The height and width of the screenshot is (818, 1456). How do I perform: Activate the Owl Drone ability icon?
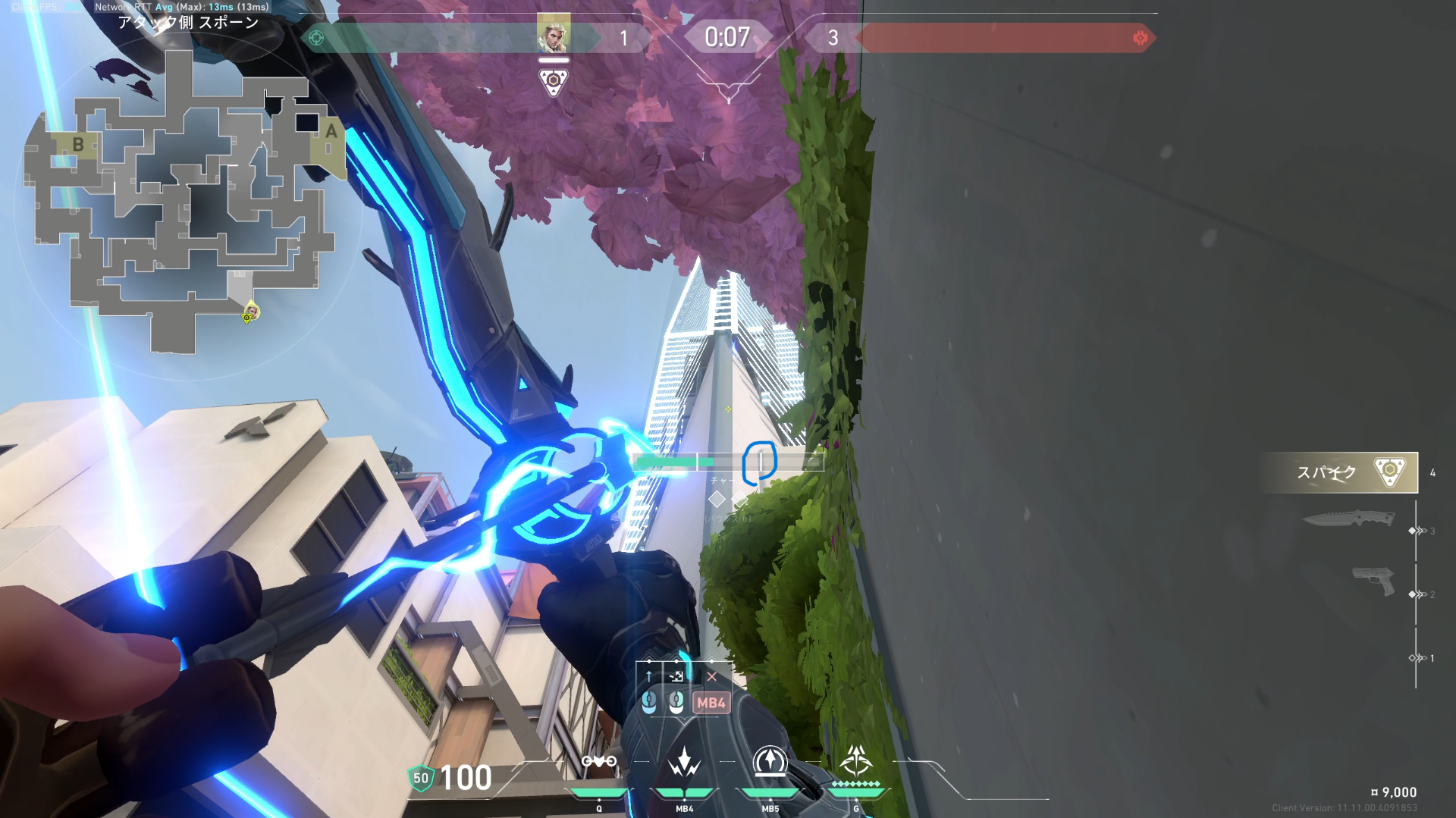[598, 762]
